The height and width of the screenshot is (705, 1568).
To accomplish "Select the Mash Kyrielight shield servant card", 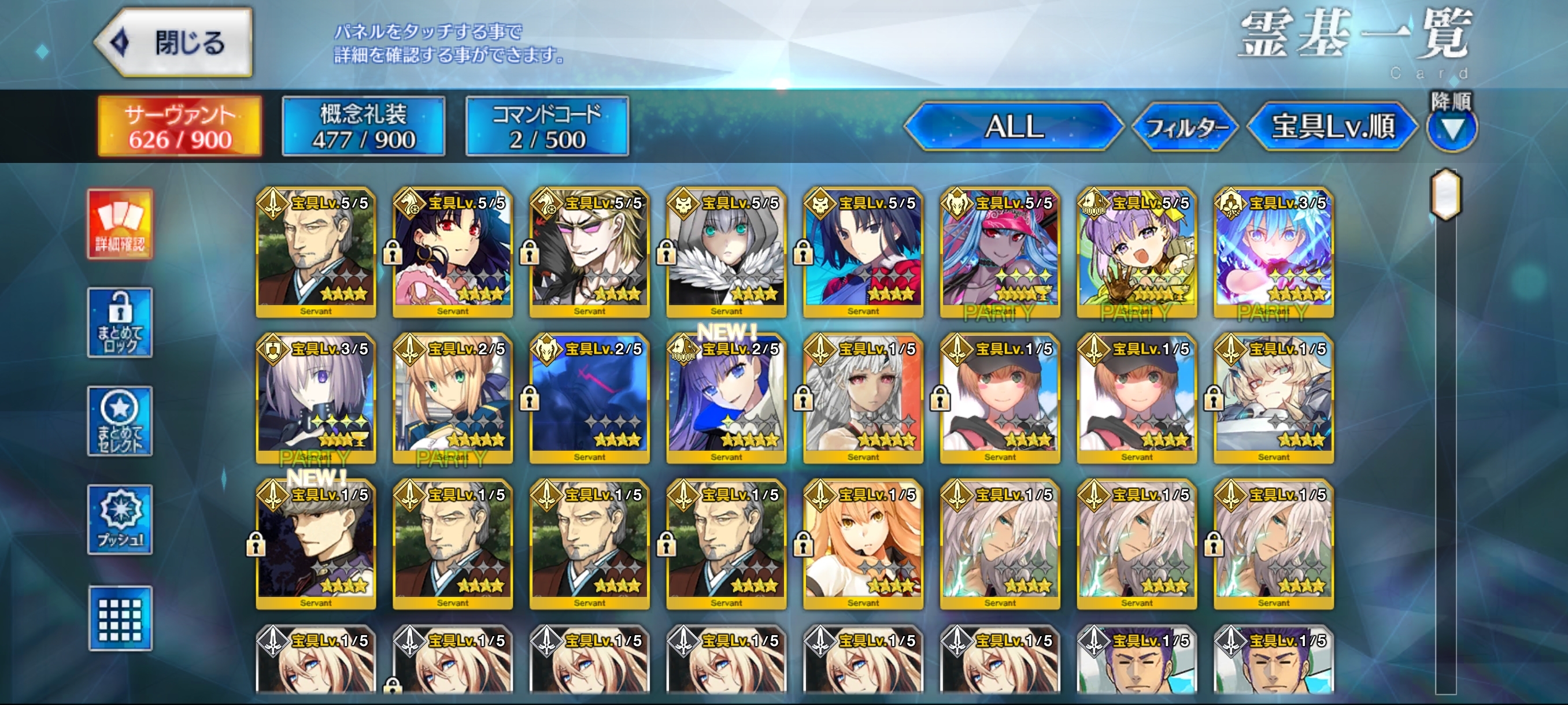I will pyautogui.click(x=316, y=398).
